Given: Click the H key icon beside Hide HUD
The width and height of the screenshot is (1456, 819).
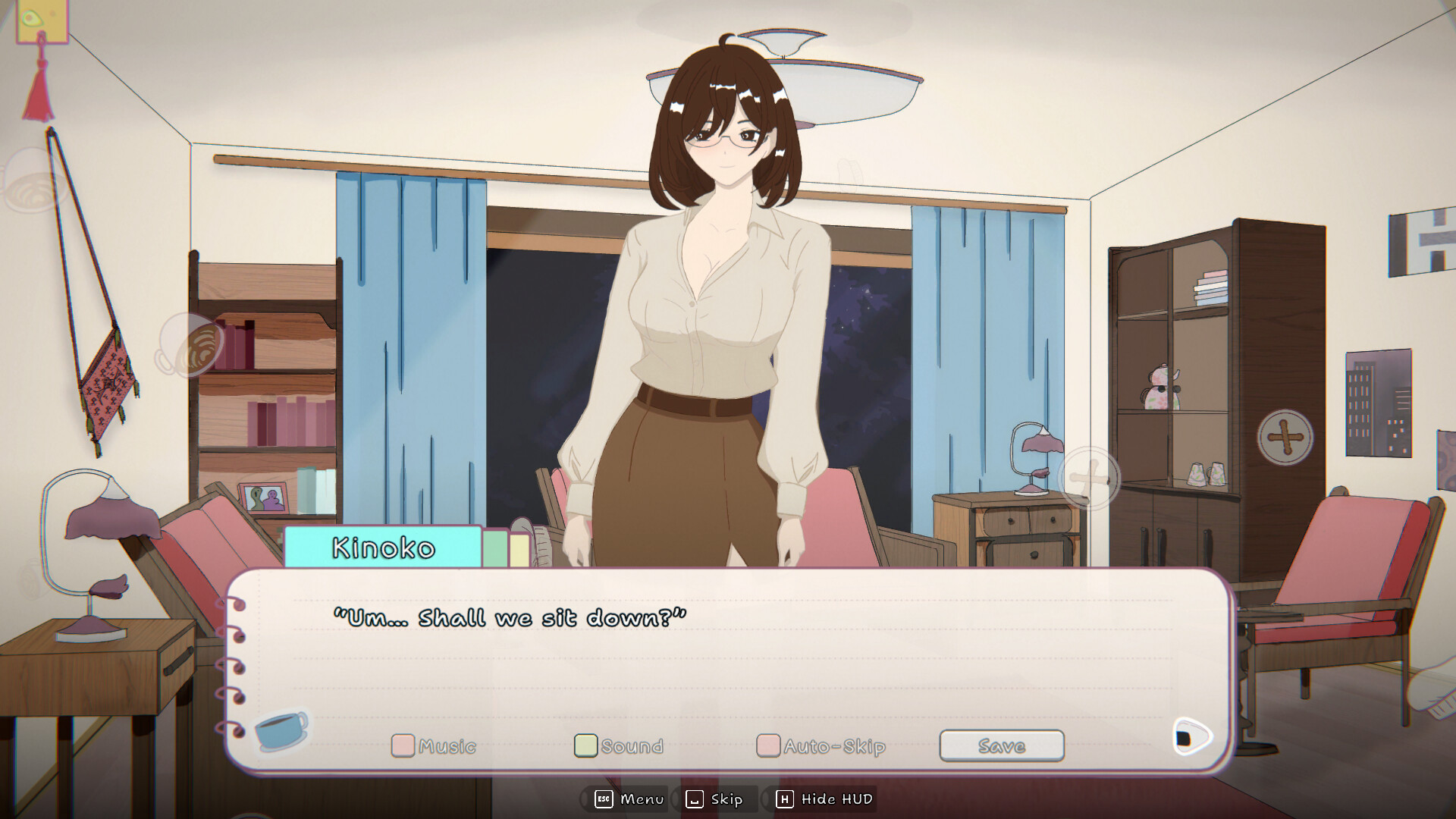Looking at the screenshot, I should 785,799.
